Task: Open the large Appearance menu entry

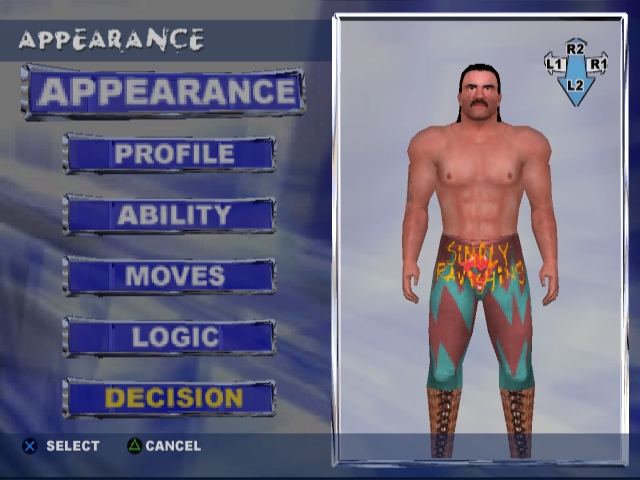Action: (163, 92)
